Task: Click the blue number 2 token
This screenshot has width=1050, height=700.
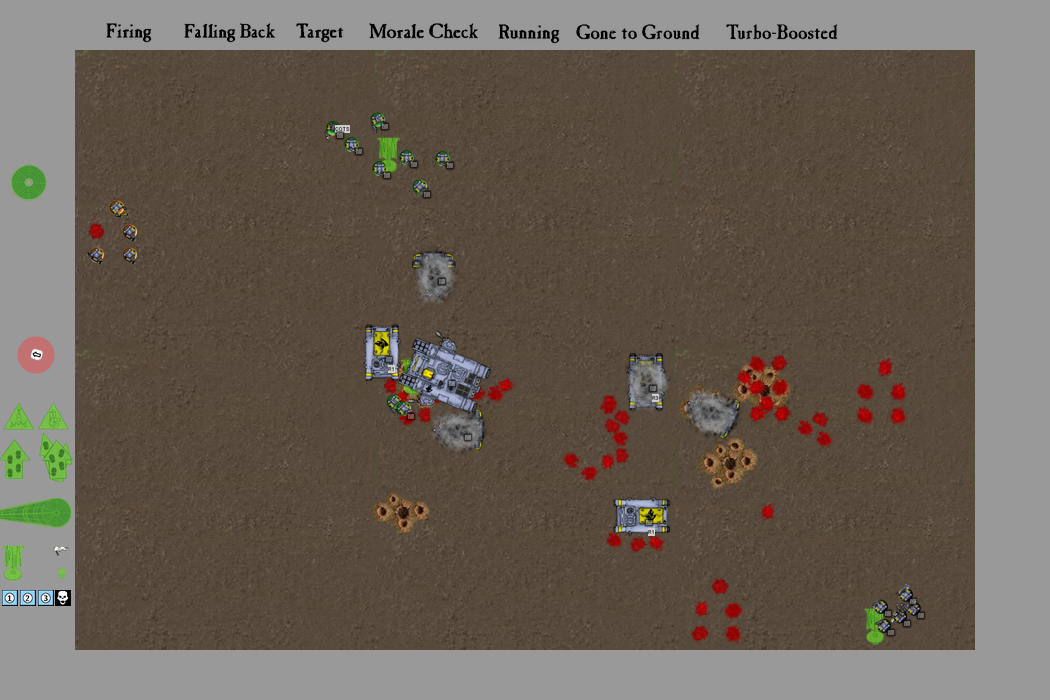Action: click(28, 598)
